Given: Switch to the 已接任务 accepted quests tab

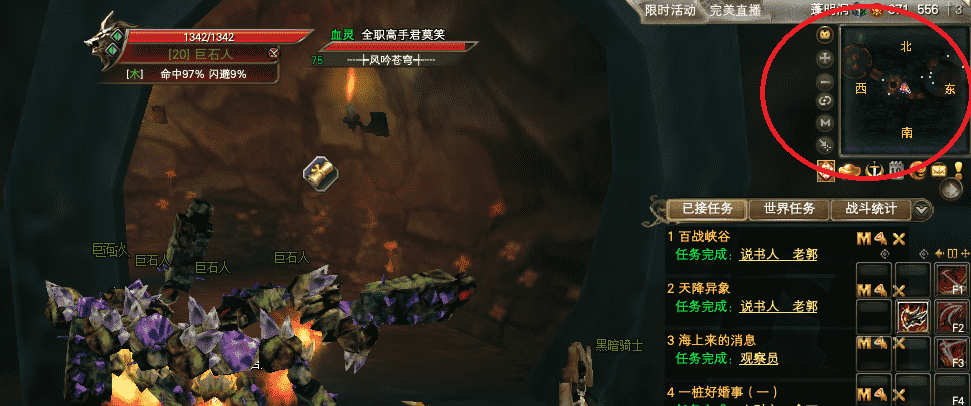Looking at the screenshot, I should [x=707, y=209].
